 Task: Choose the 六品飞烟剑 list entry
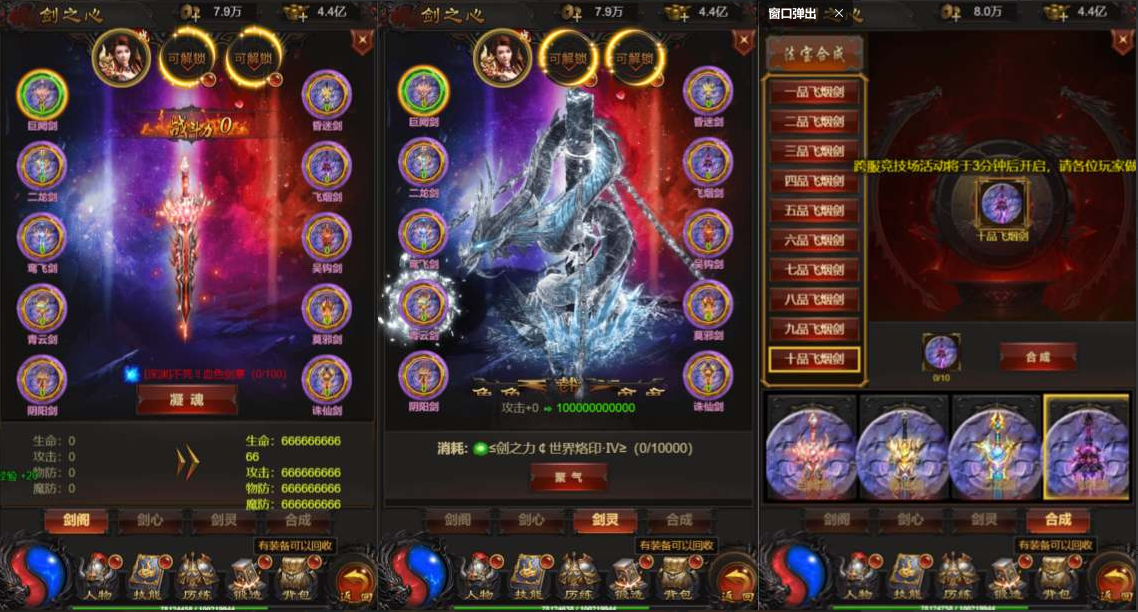coord(814,241)
